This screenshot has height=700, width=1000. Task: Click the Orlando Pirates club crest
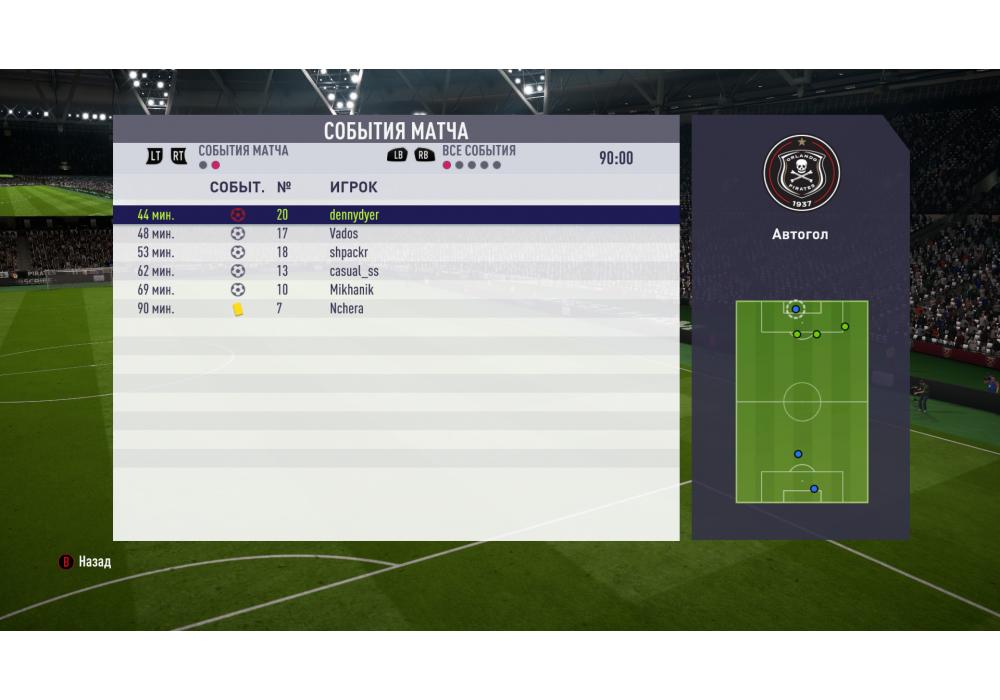[801, 170]
